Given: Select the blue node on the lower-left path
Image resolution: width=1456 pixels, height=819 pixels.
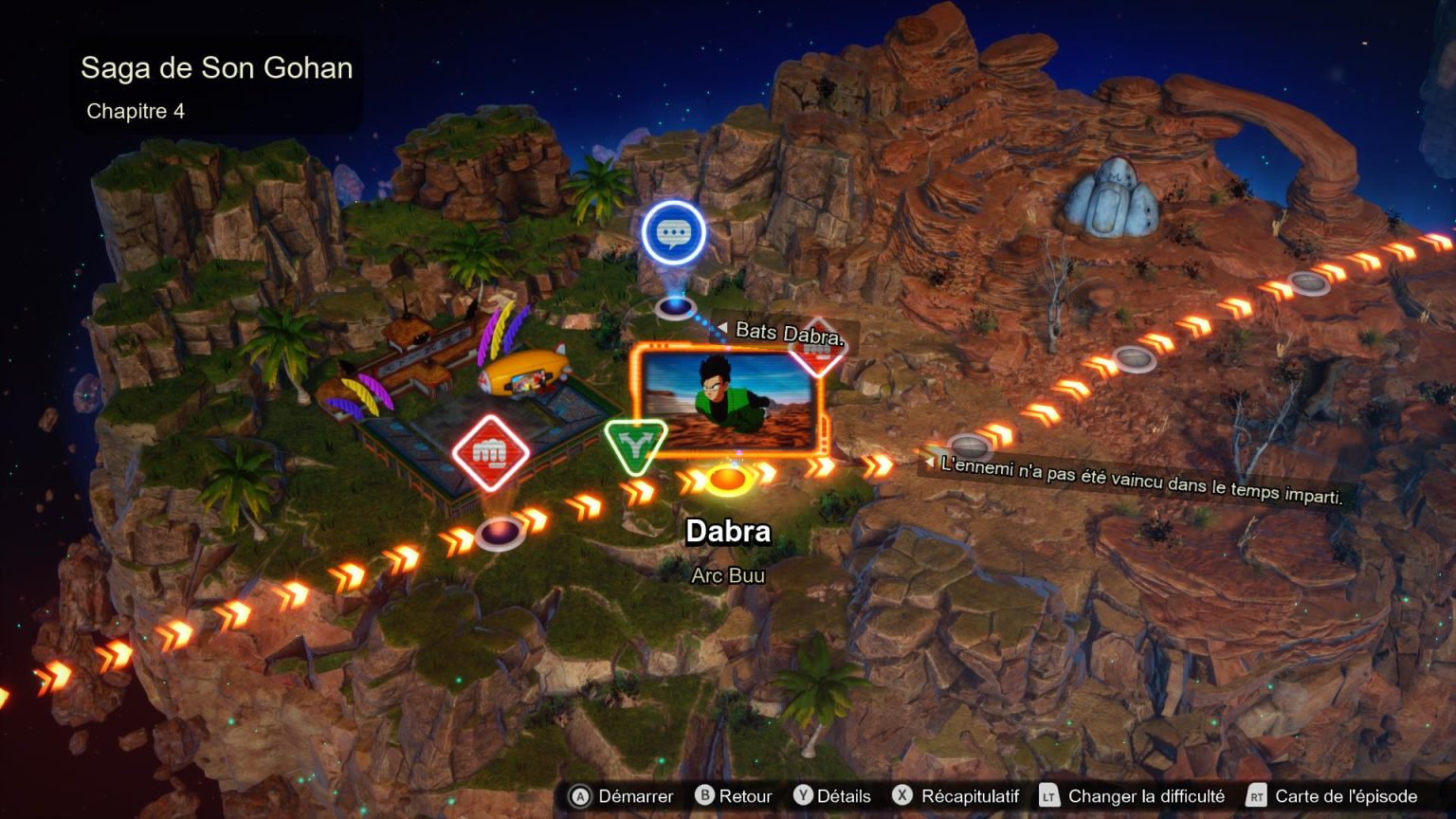Looking at the screenshot, I should 500,533.
